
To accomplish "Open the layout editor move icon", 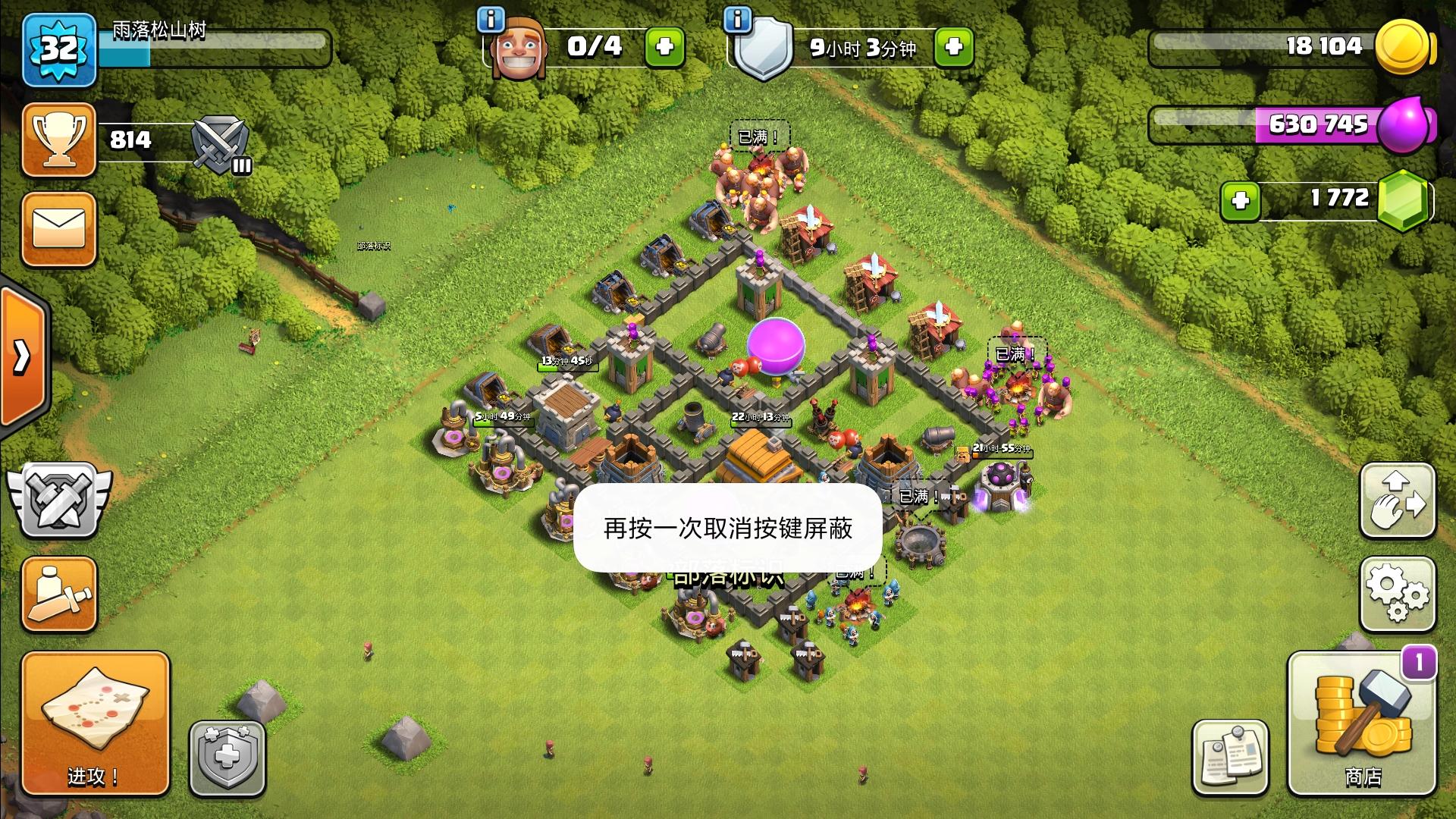I will [1398, 500].
